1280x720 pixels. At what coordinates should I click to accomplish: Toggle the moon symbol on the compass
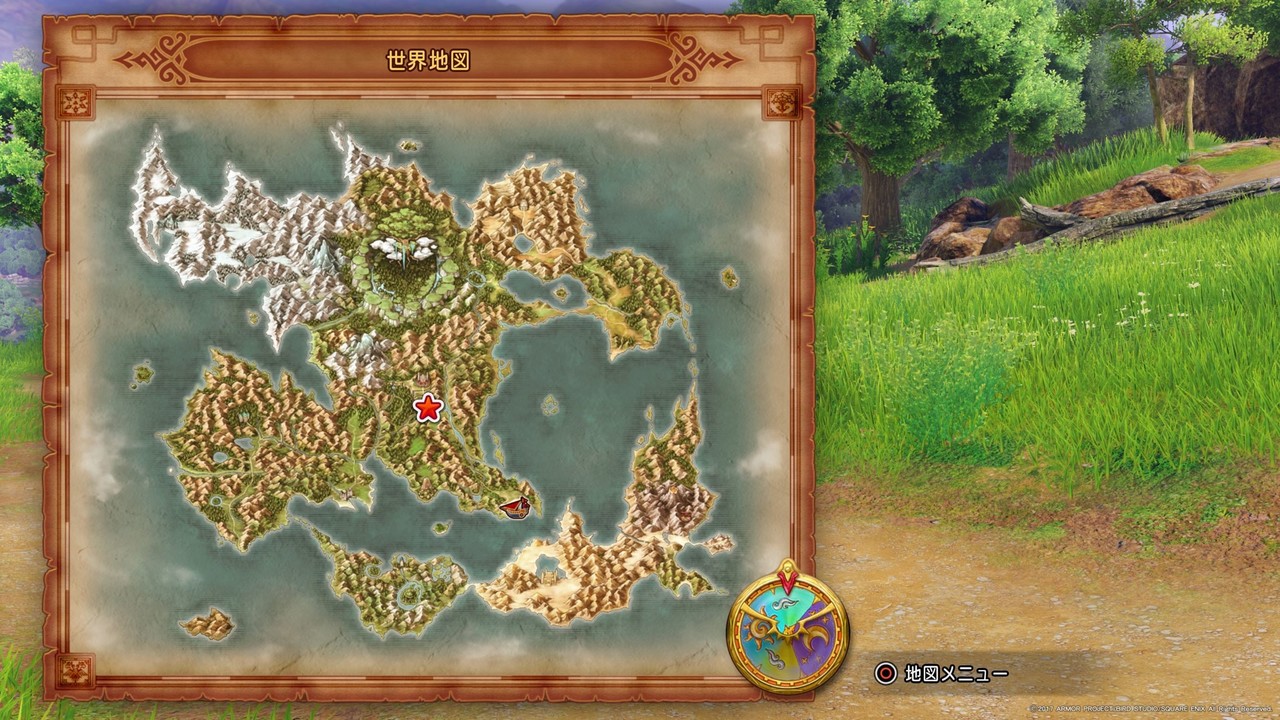[x=813, y=637]
